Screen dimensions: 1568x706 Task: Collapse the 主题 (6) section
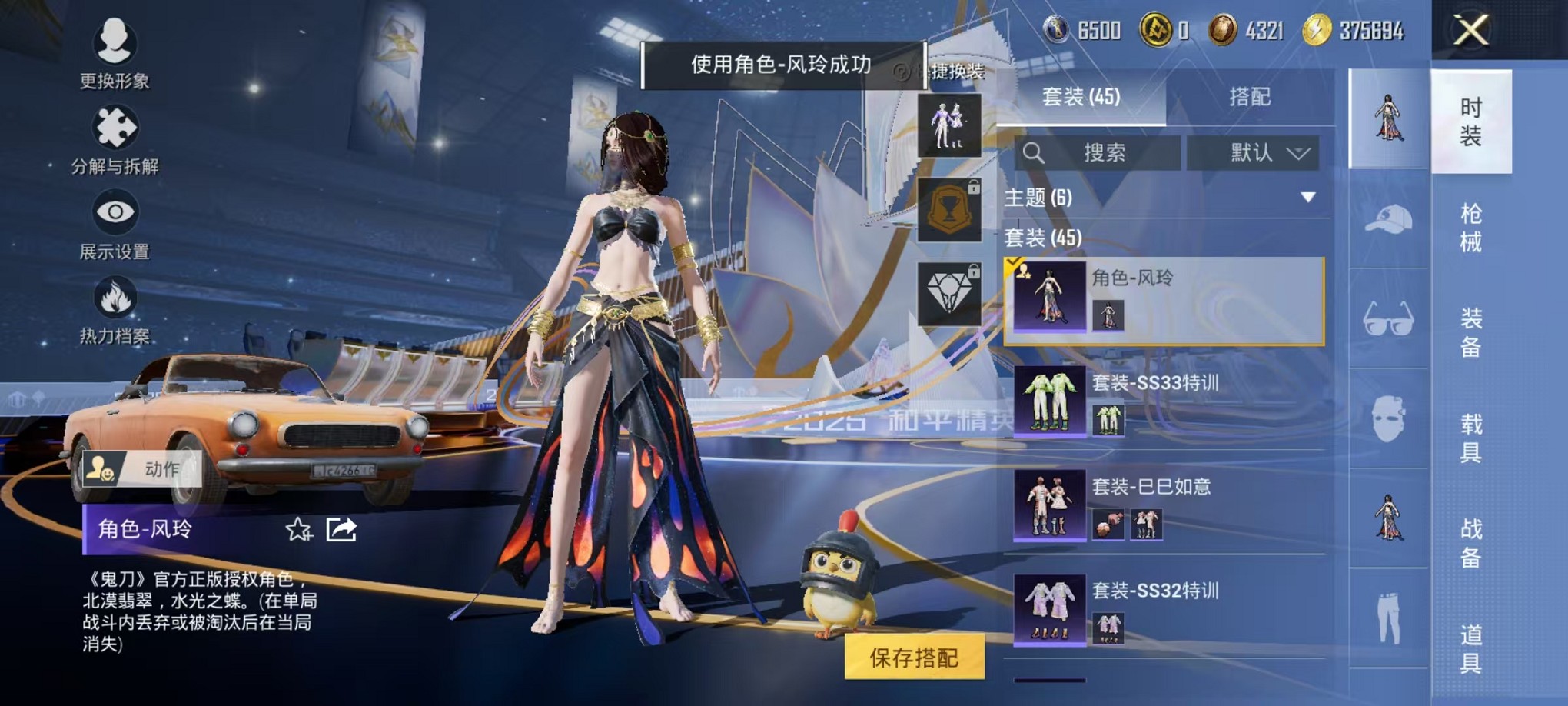[x=1307, y=198]
